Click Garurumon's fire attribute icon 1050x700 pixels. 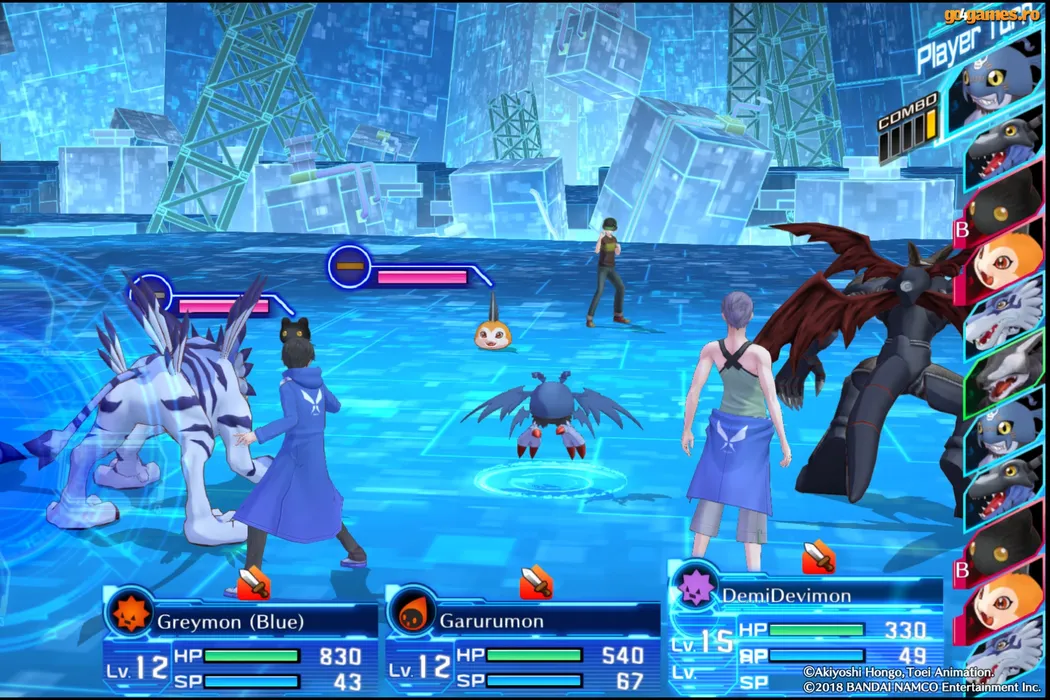click(x=412, y=613)
